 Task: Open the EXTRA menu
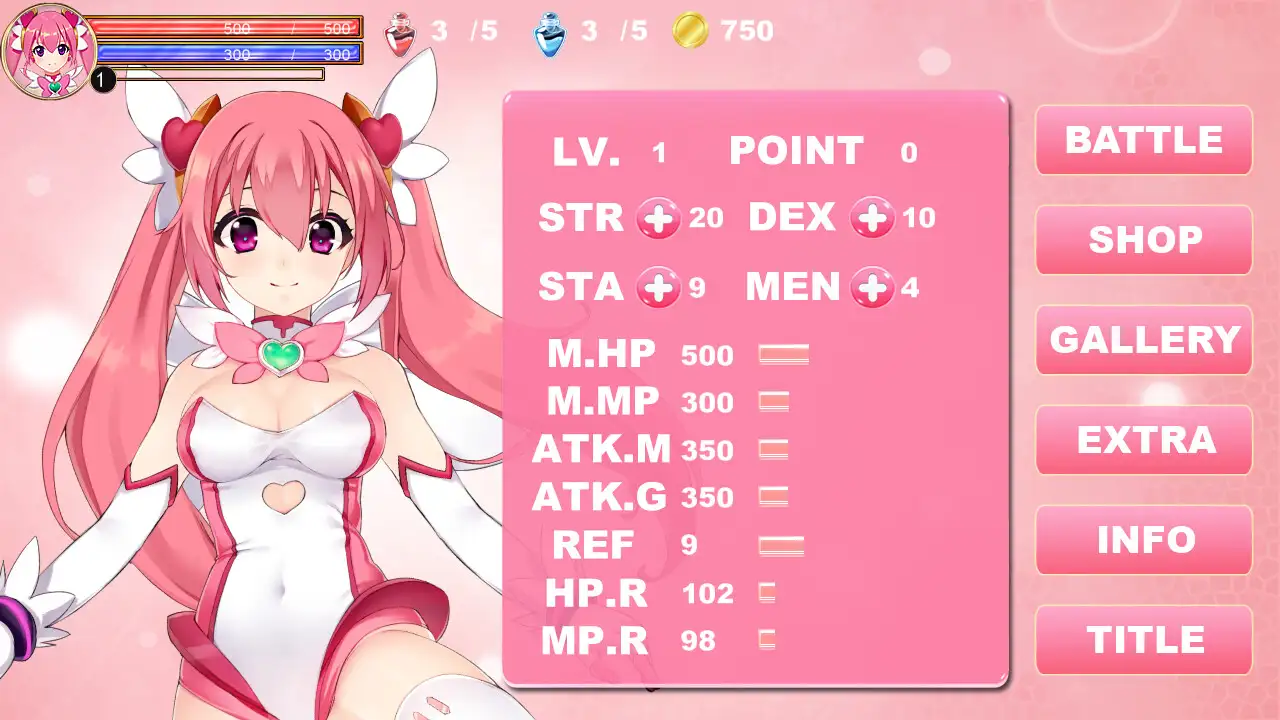(1143, 440)
